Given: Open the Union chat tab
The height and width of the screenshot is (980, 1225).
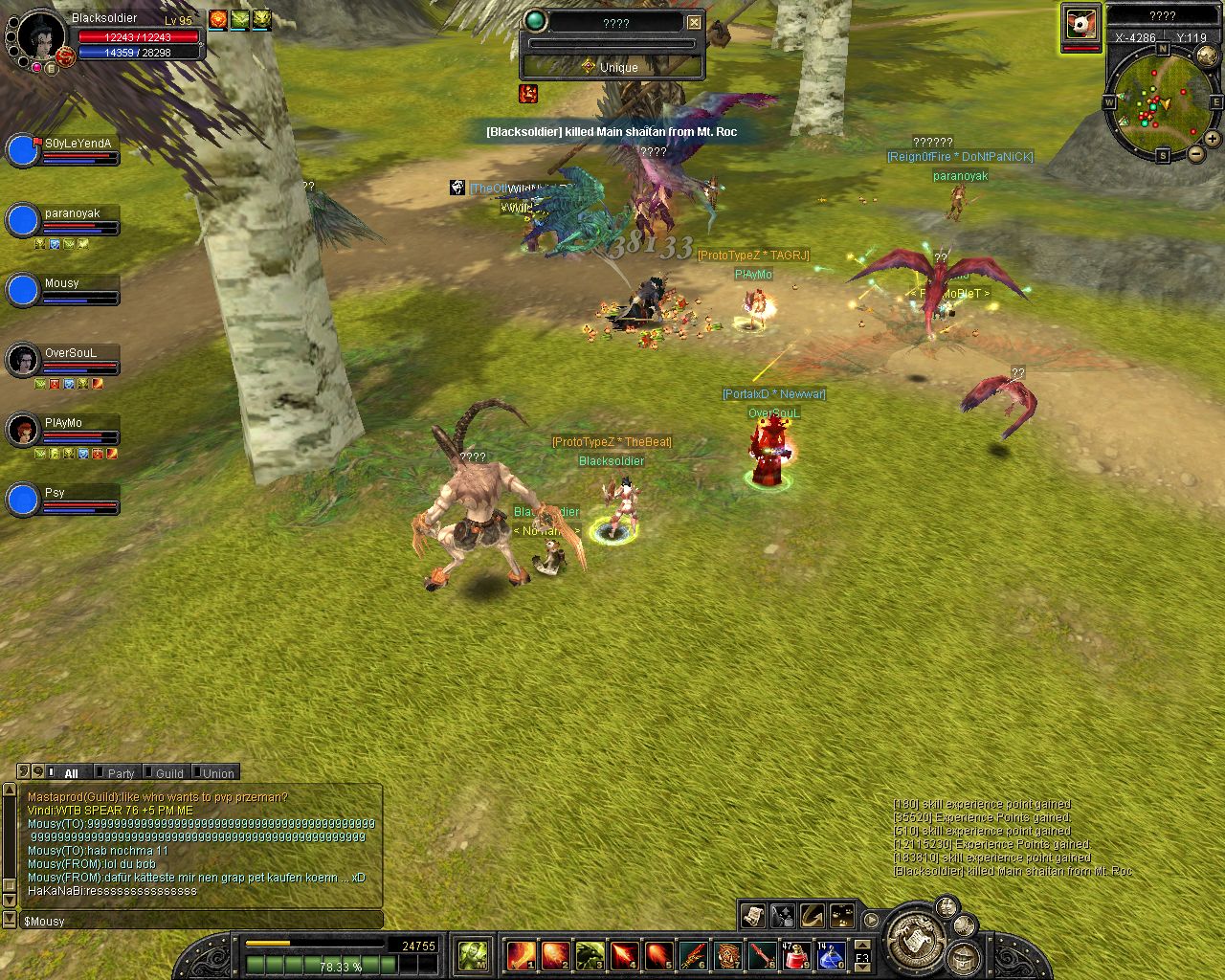Looking at the screenshot, I should (x=218, y=773).
